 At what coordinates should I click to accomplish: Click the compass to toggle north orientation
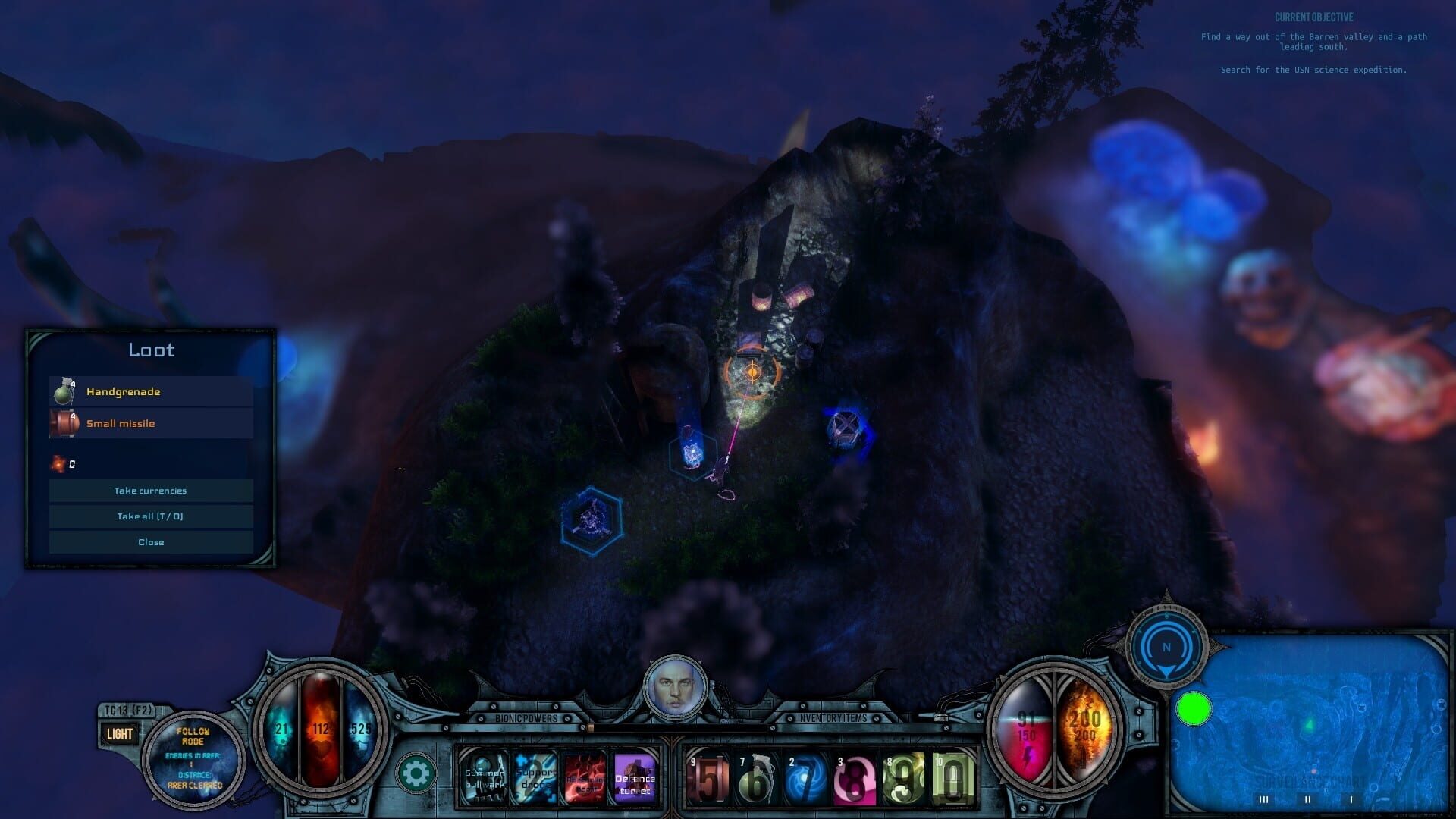[x=1168, y=645]
